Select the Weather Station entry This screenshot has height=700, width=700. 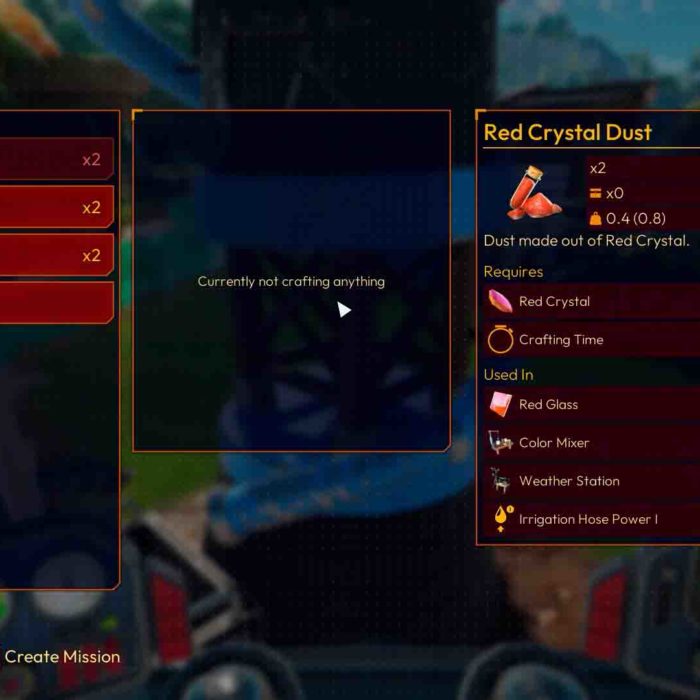590,481
